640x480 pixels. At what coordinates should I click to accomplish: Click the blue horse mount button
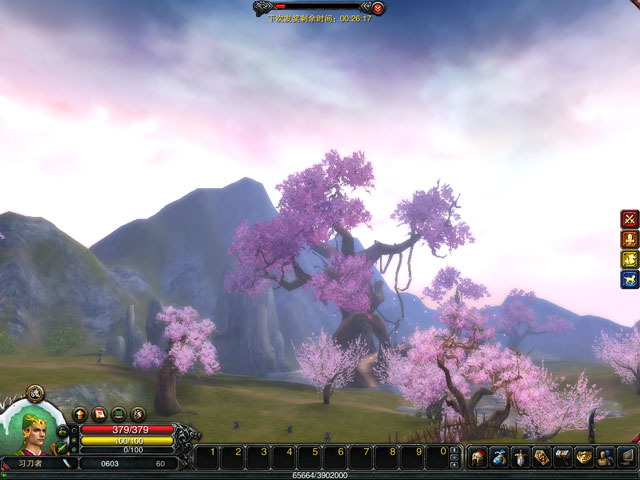coord(629,280)
